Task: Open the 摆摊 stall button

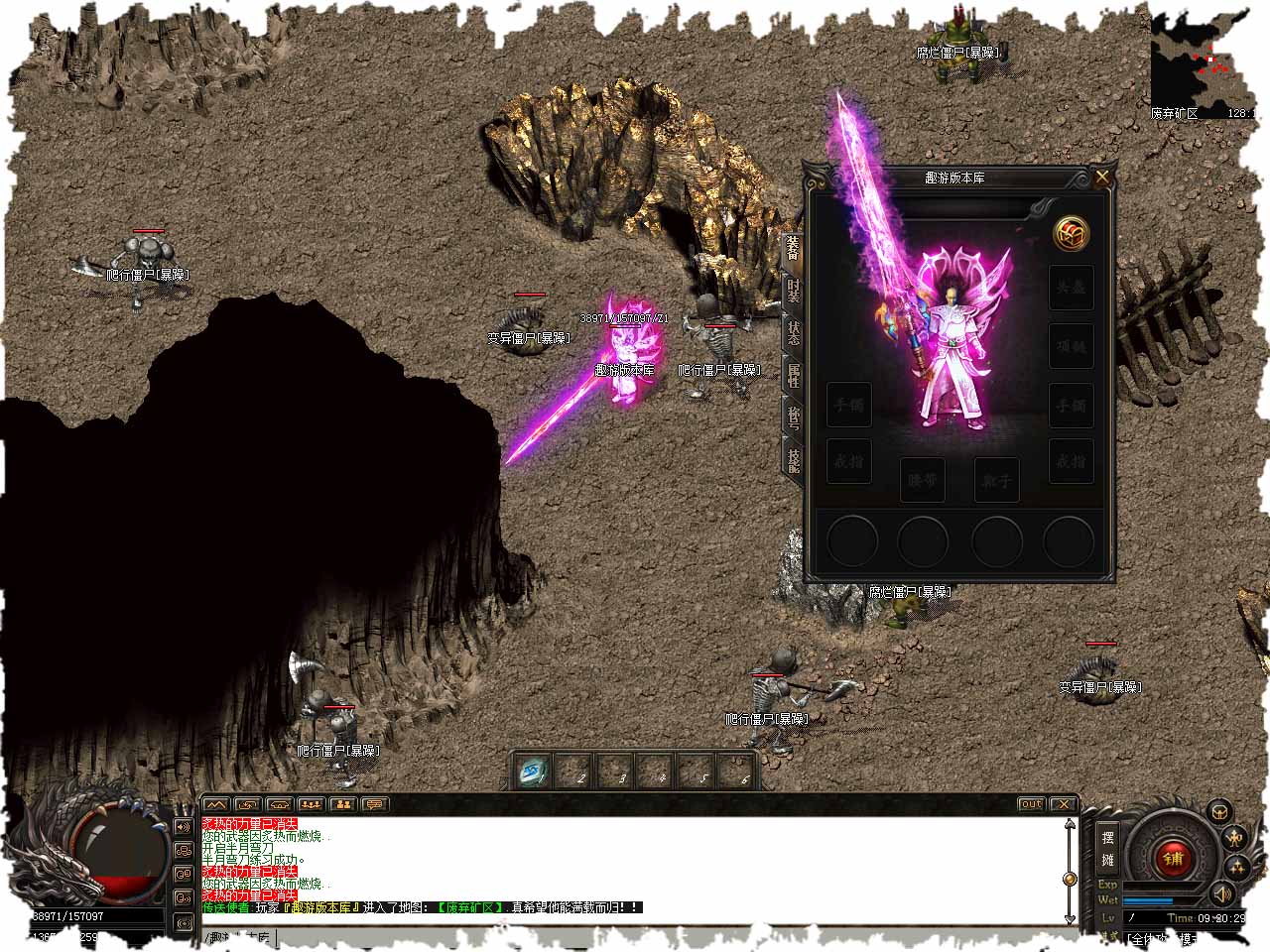Action: (x=1107, y=849)
